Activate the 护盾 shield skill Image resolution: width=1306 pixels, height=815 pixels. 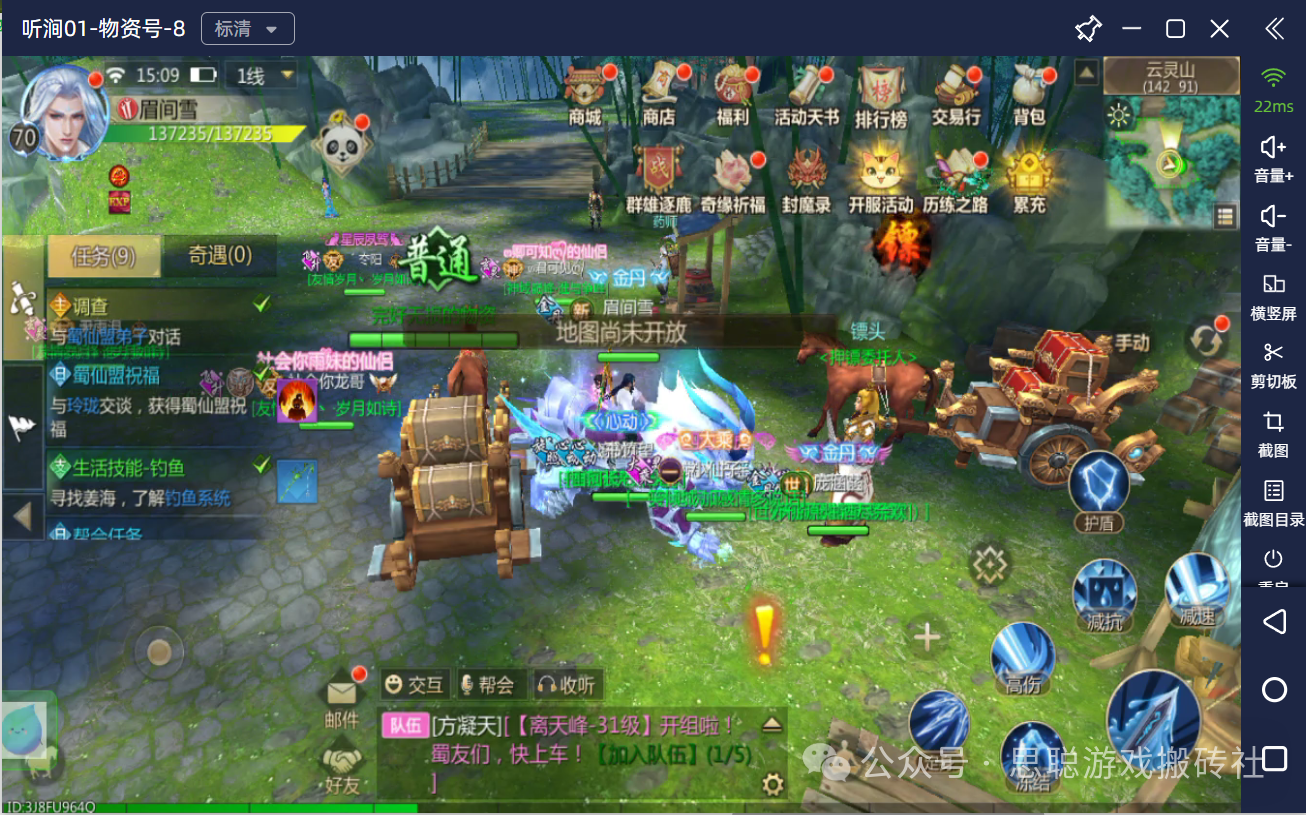tap(1098, 488)
